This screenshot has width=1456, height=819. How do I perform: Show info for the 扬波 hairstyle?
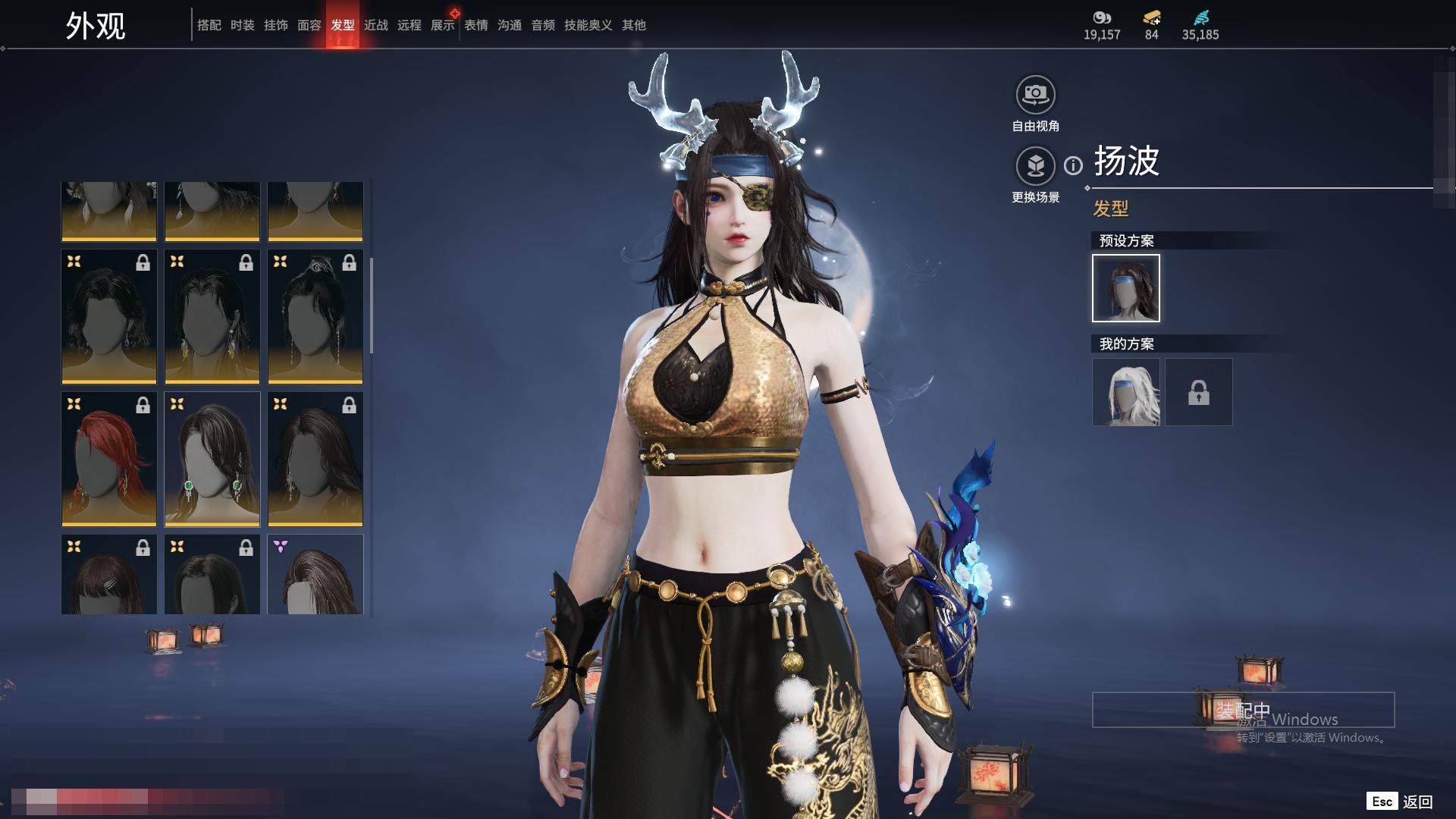[1073, 165]
